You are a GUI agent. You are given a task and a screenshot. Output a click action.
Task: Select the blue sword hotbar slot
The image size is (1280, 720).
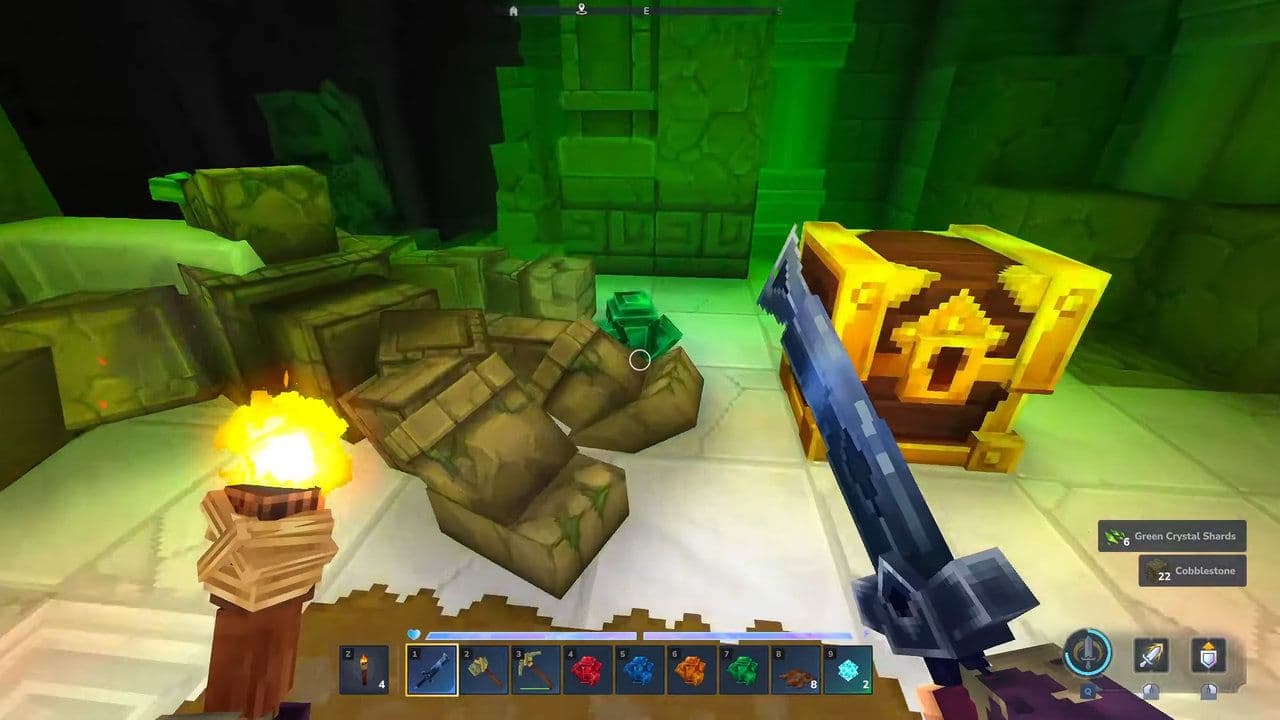pos(432,670)
